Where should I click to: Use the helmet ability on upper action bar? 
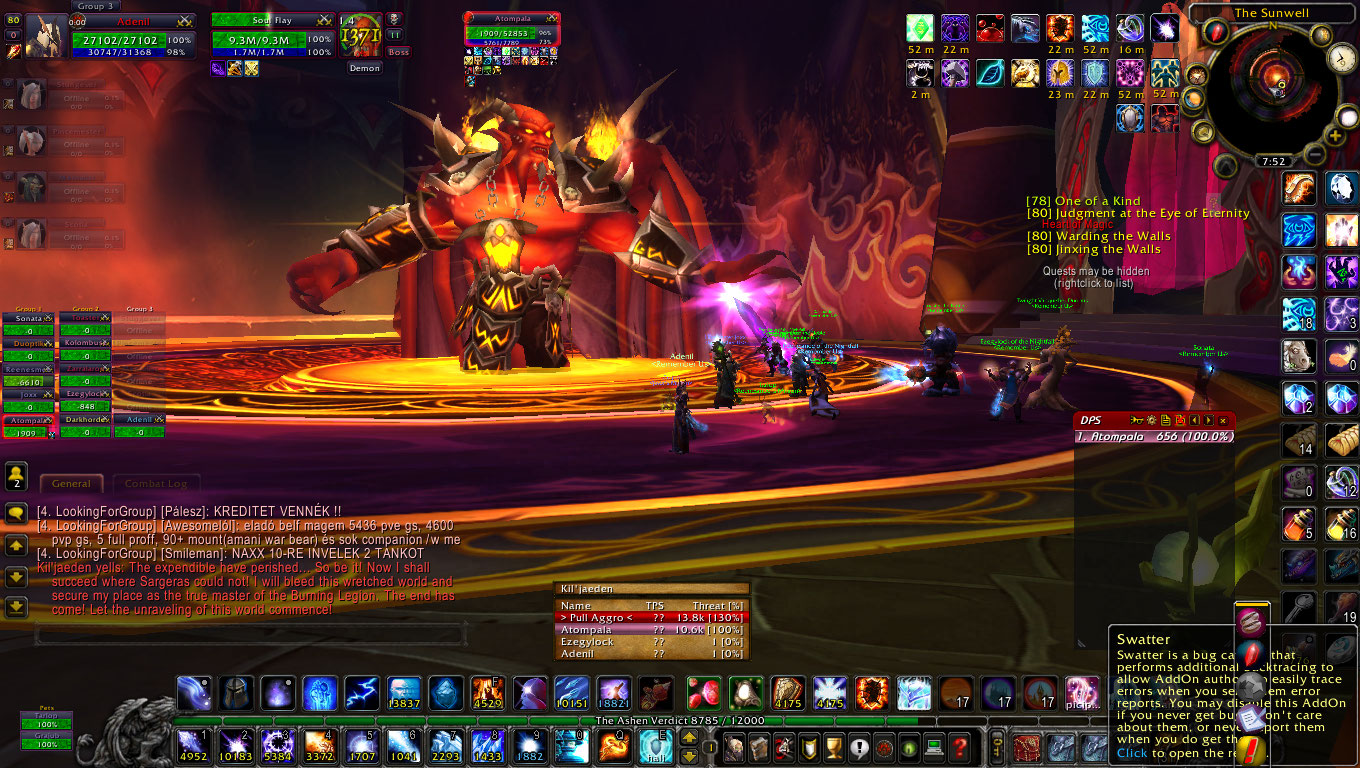236,693
